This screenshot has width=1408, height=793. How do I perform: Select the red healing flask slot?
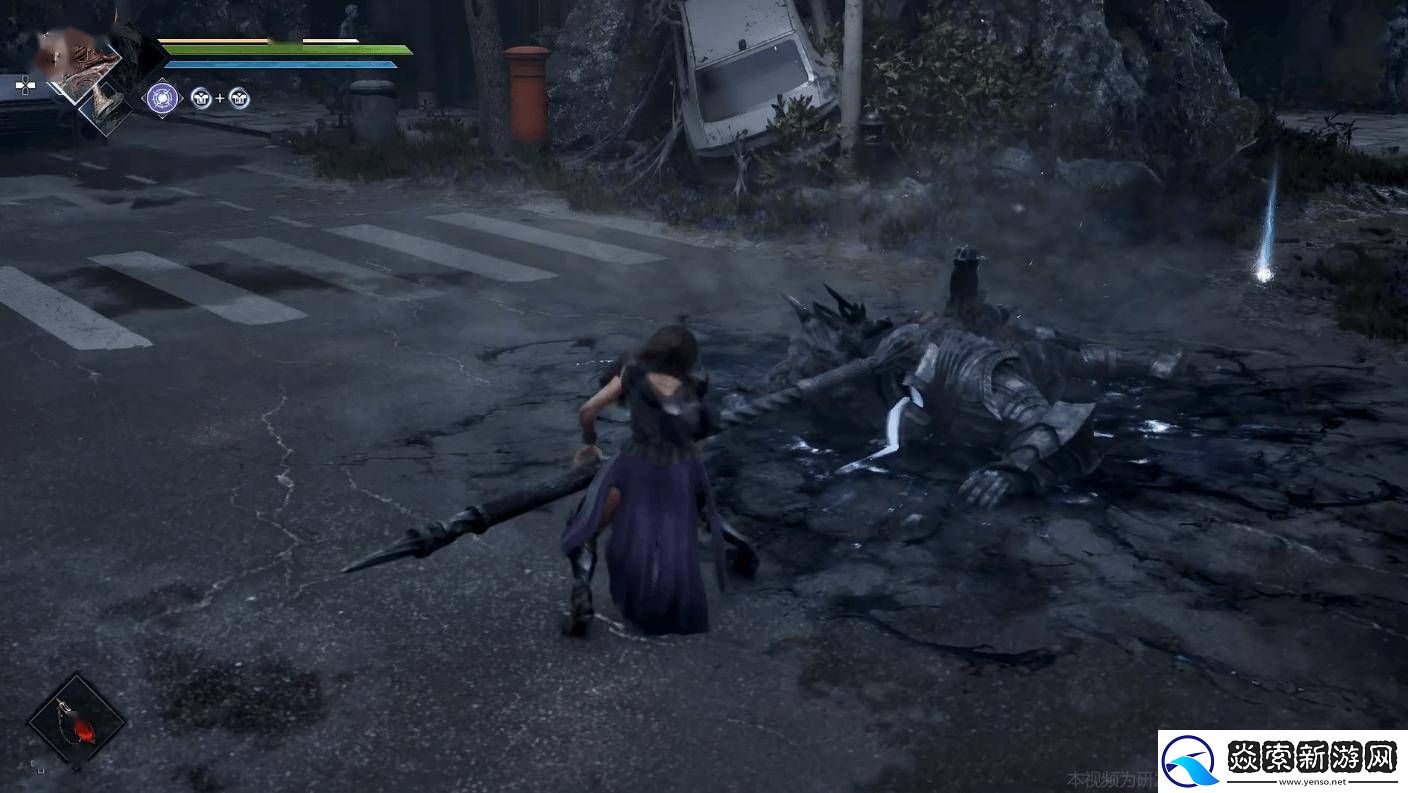click(76, 720)
